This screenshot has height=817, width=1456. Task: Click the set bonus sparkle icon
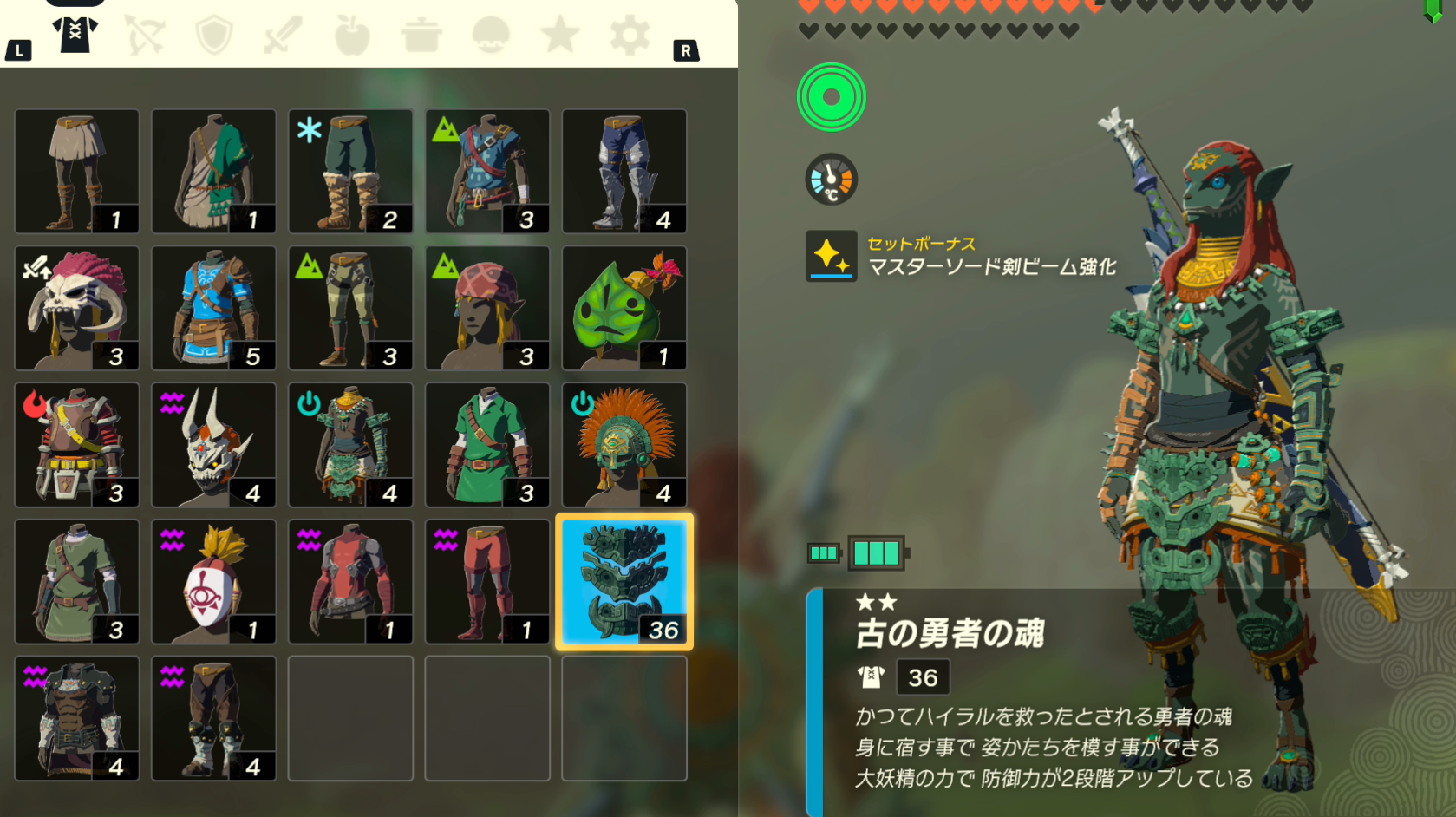(x=830, y=255)
